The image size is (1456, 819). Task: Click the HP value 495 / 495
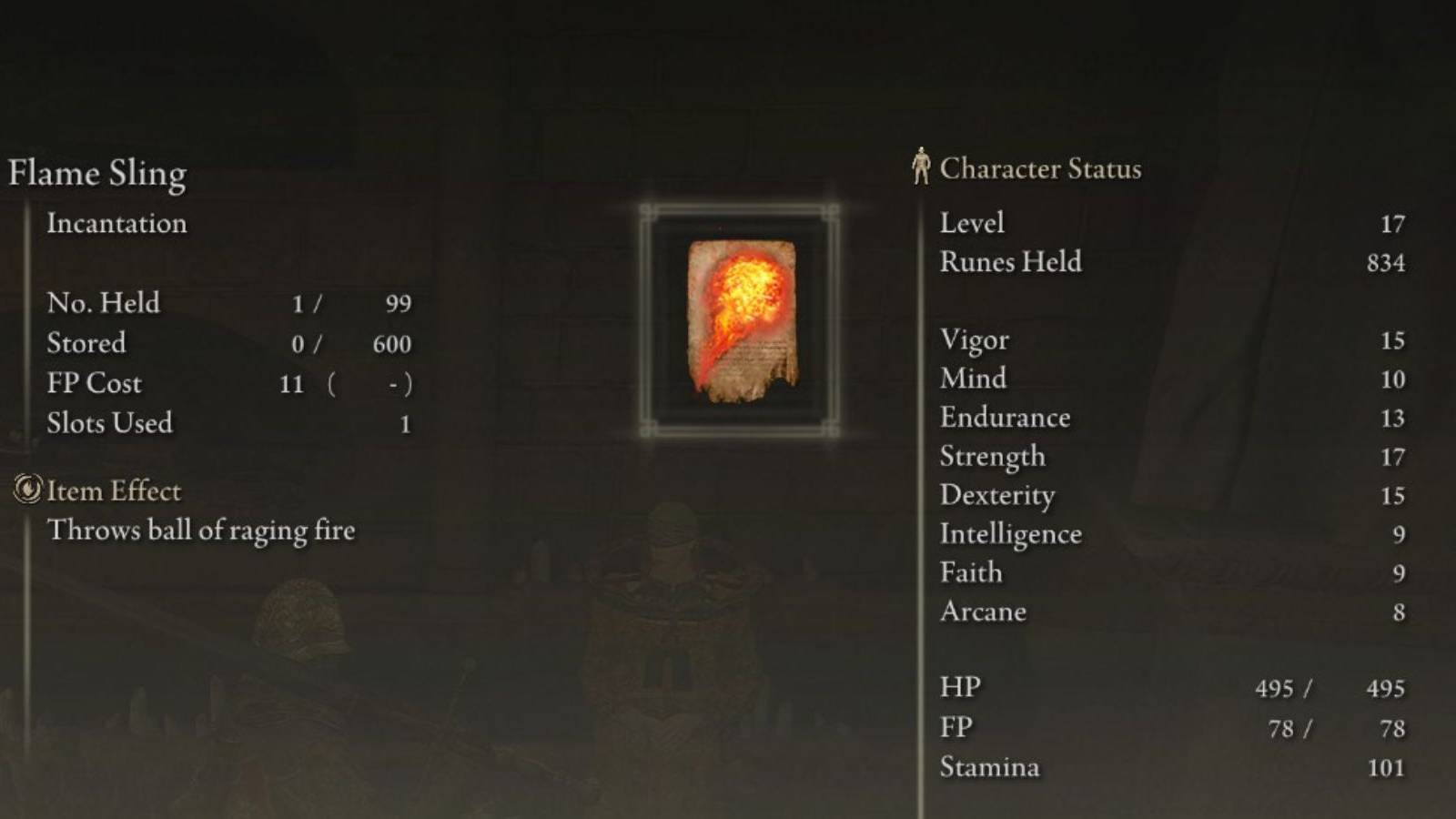tap(1324, 689)
